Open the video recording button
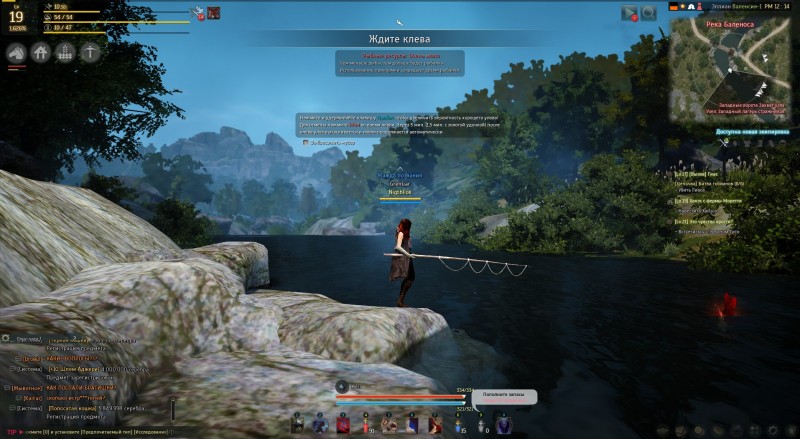This screenshot has height=439, width=800. coord(629,13)
